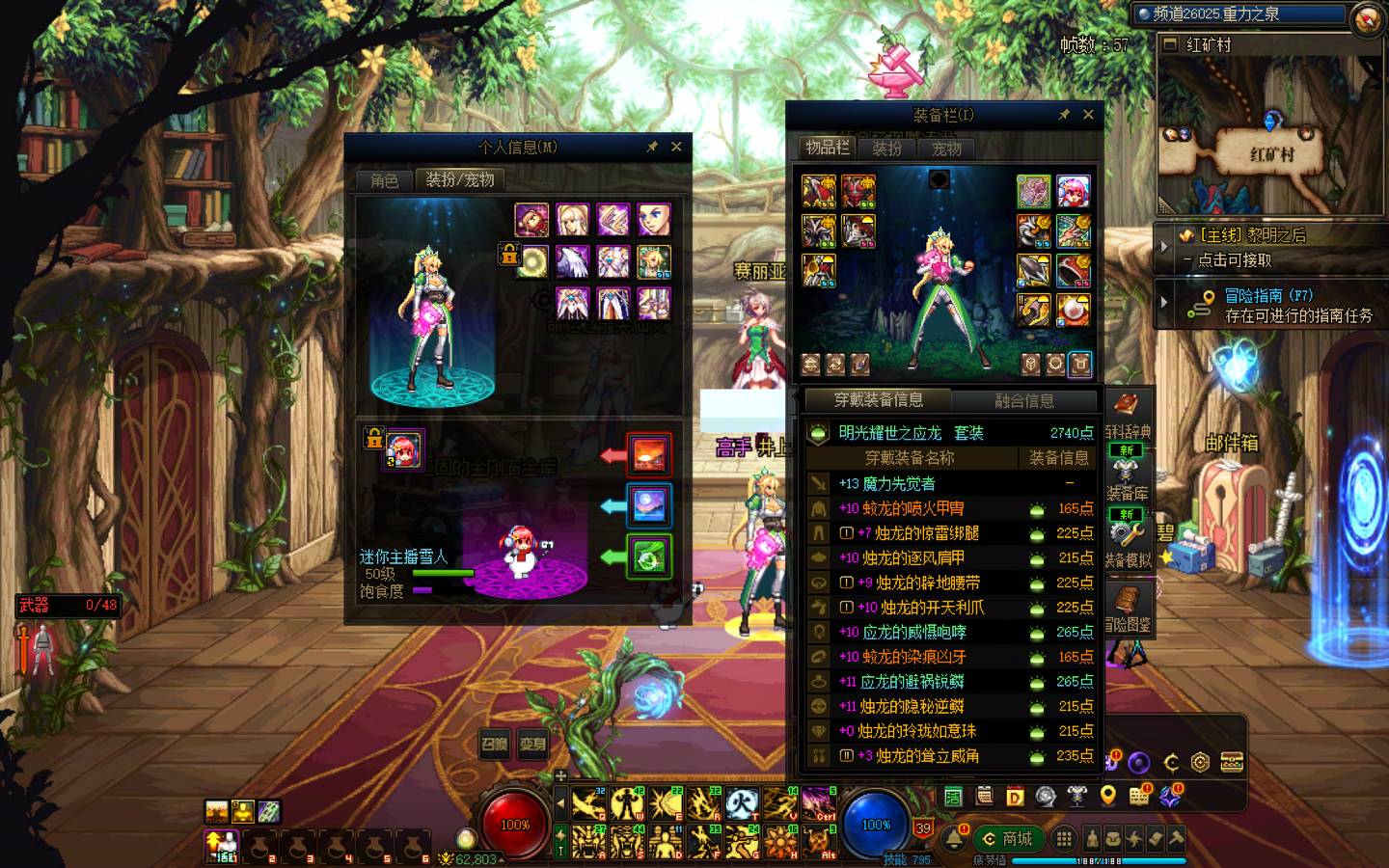Open the 商城 shop

1007,838
